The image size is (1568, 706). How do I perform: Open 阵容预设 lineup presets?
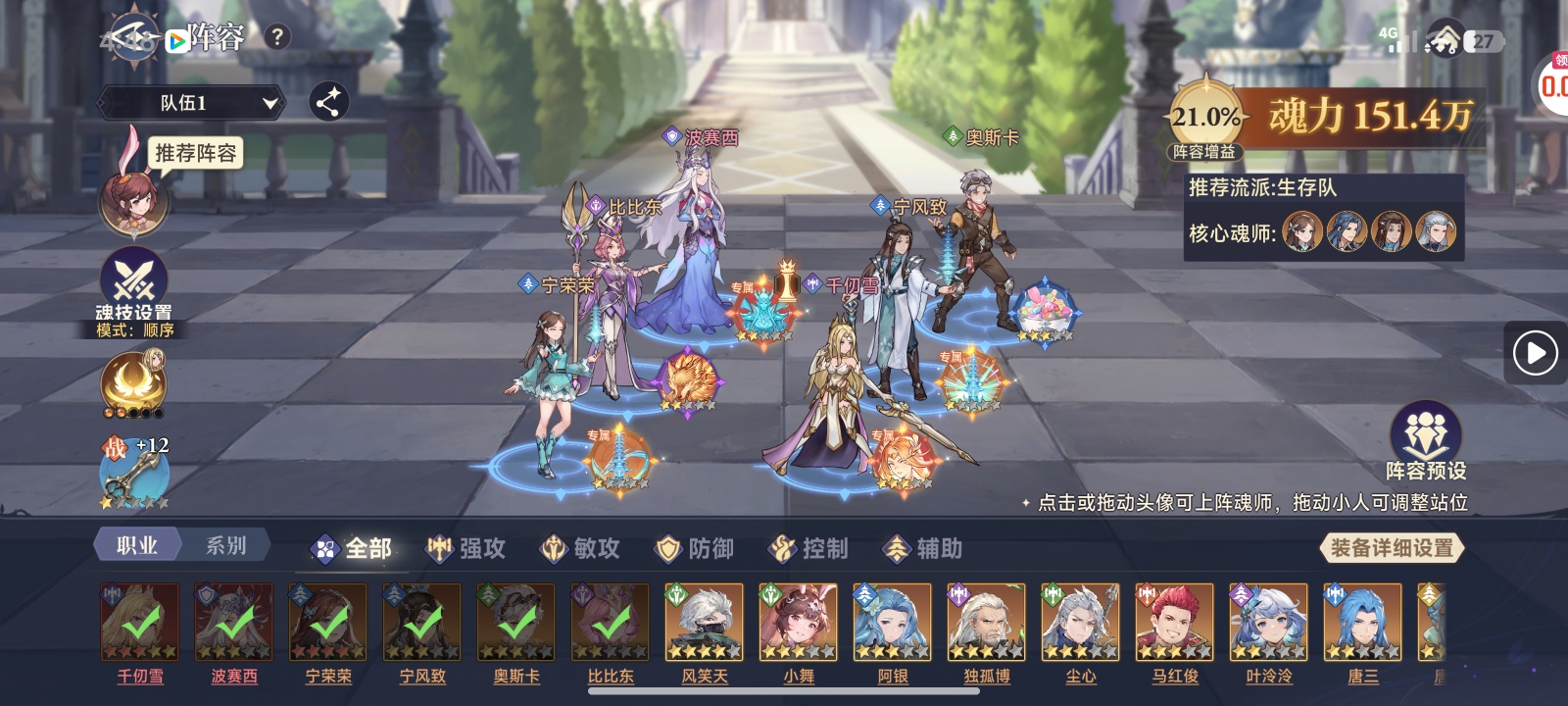point(1425,439)
